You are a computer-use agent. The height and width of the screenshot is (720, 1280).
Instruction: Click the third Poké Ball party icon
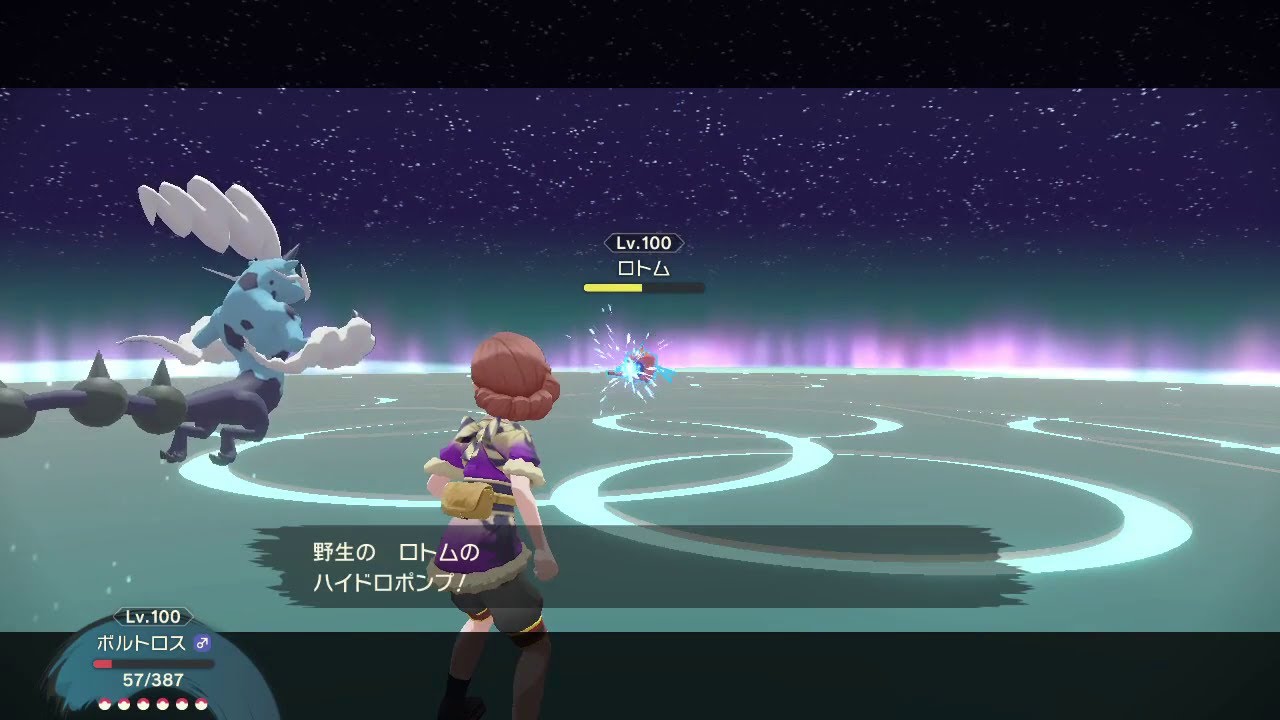coord(143,704)
